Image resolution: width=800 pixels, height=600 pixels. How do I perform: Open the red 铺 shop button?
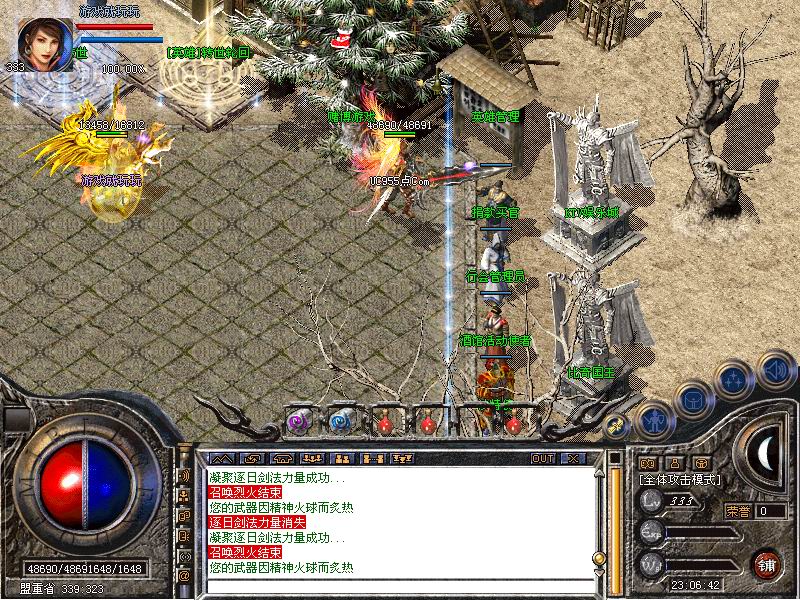(766, 564)
